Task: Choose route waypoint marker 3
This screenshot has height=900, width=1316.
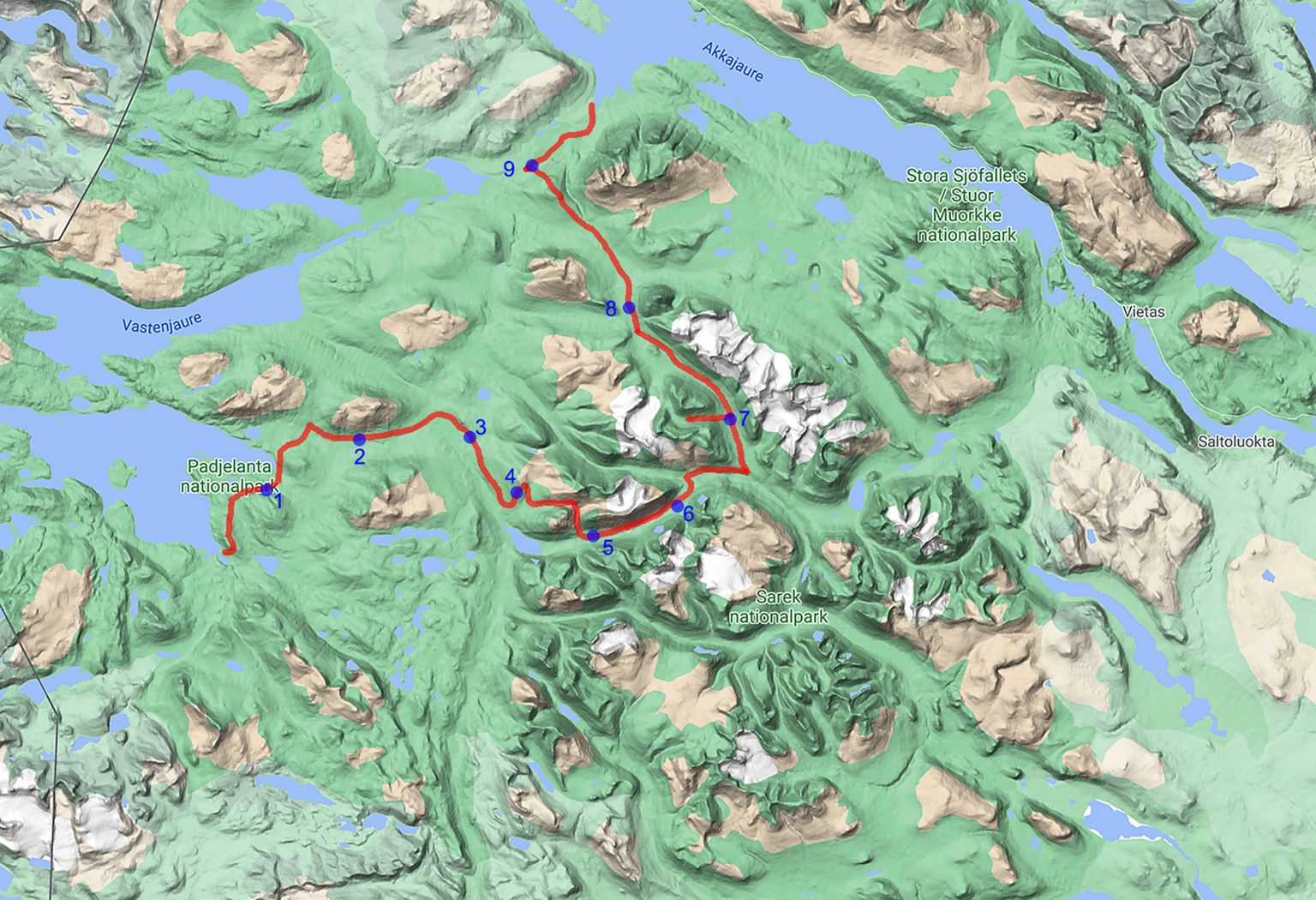Action: coord(470,438)
